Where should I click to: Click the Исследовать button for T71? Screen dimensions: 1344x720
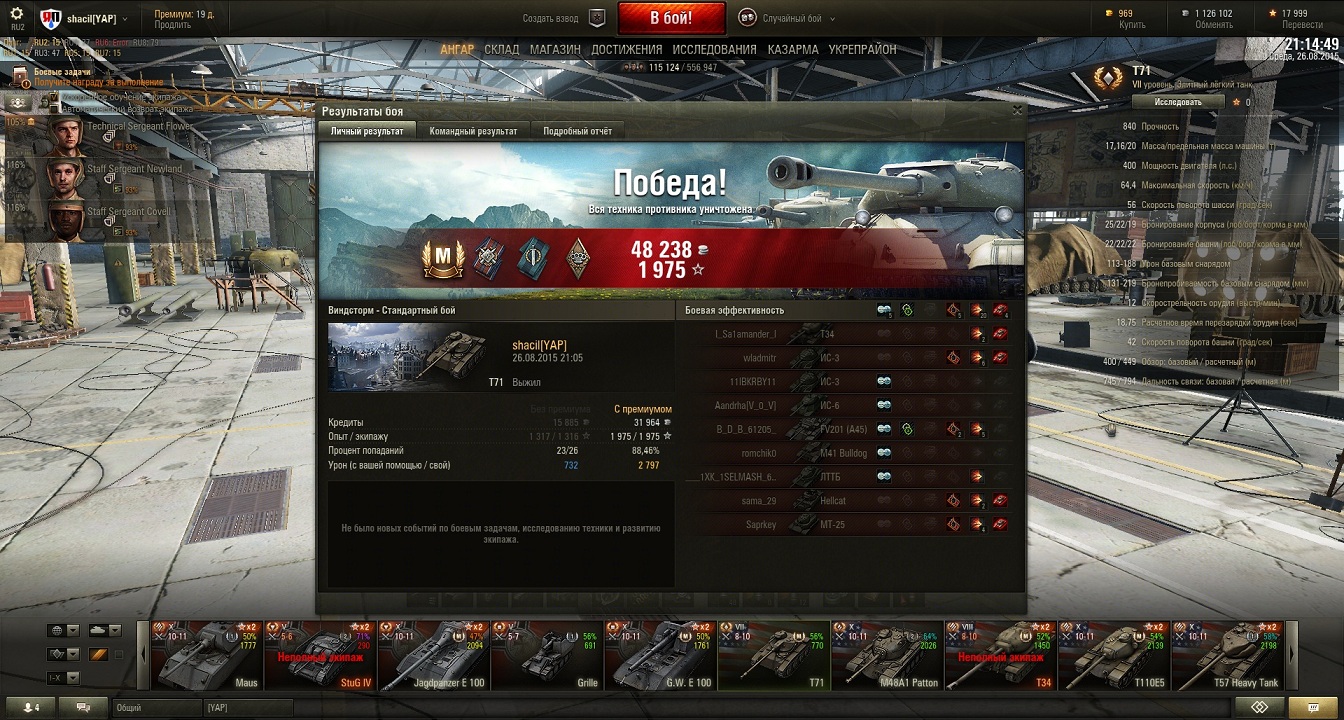[x=1178, y=102]
